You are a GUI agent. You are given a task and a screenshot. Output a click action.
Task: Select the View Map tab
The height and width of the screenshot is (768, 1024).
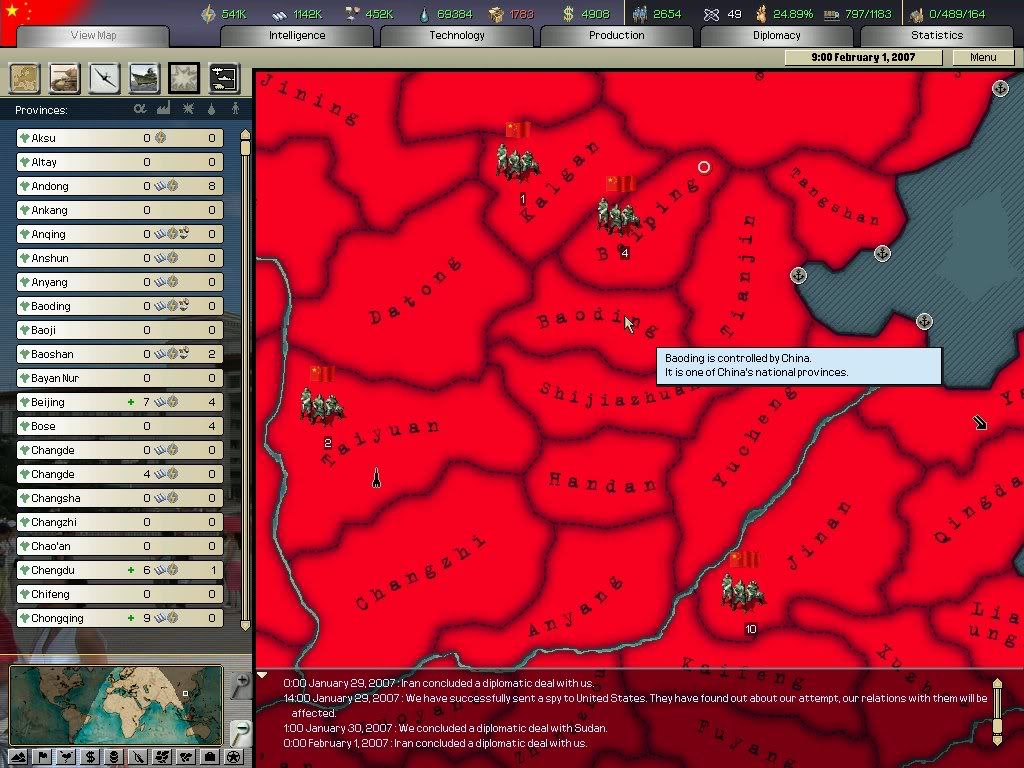pyautogui.click(x=93, y=35)
